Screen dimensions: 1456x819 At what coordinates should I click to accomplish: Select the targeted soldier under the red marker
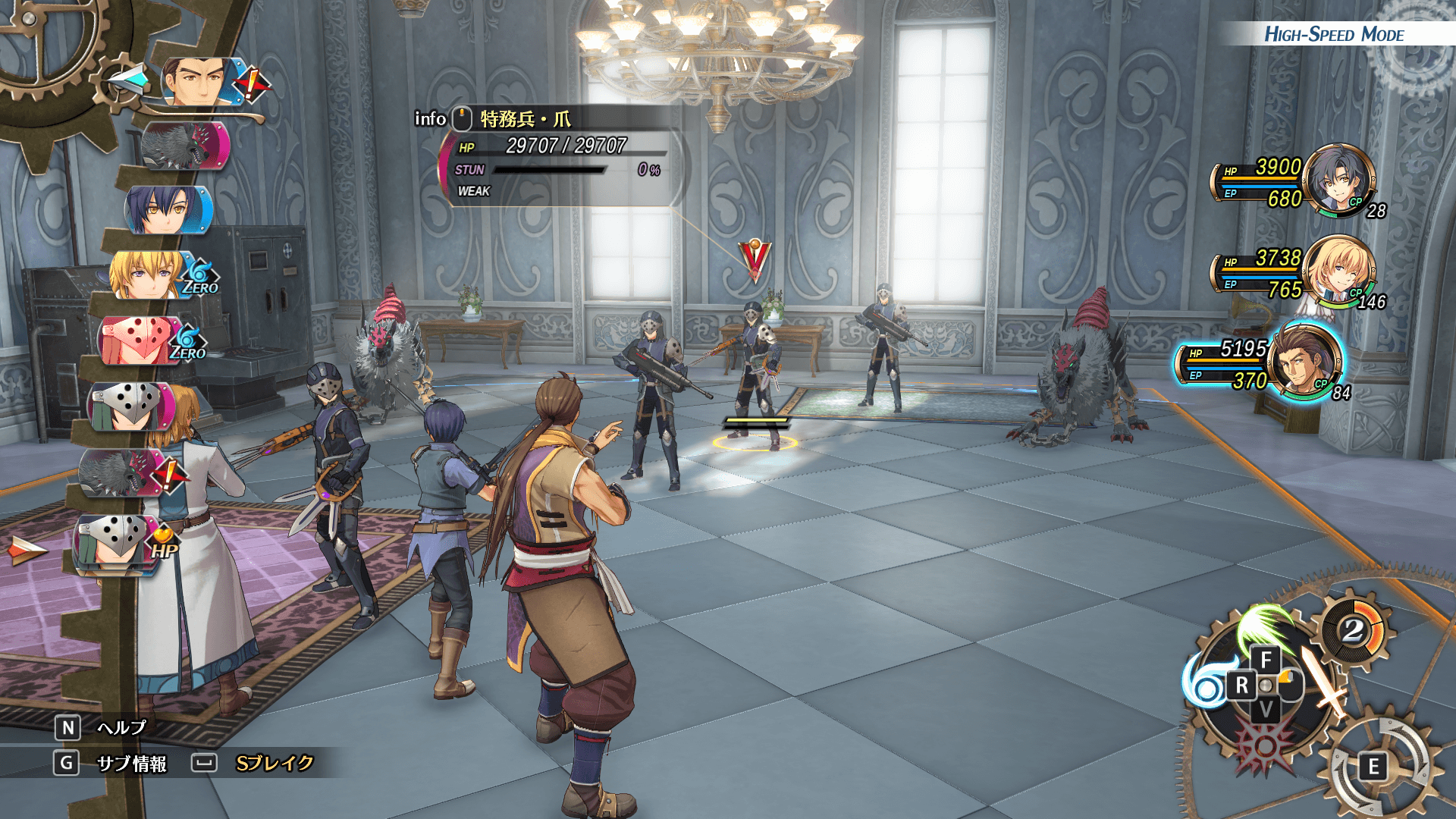click(754, 372)
